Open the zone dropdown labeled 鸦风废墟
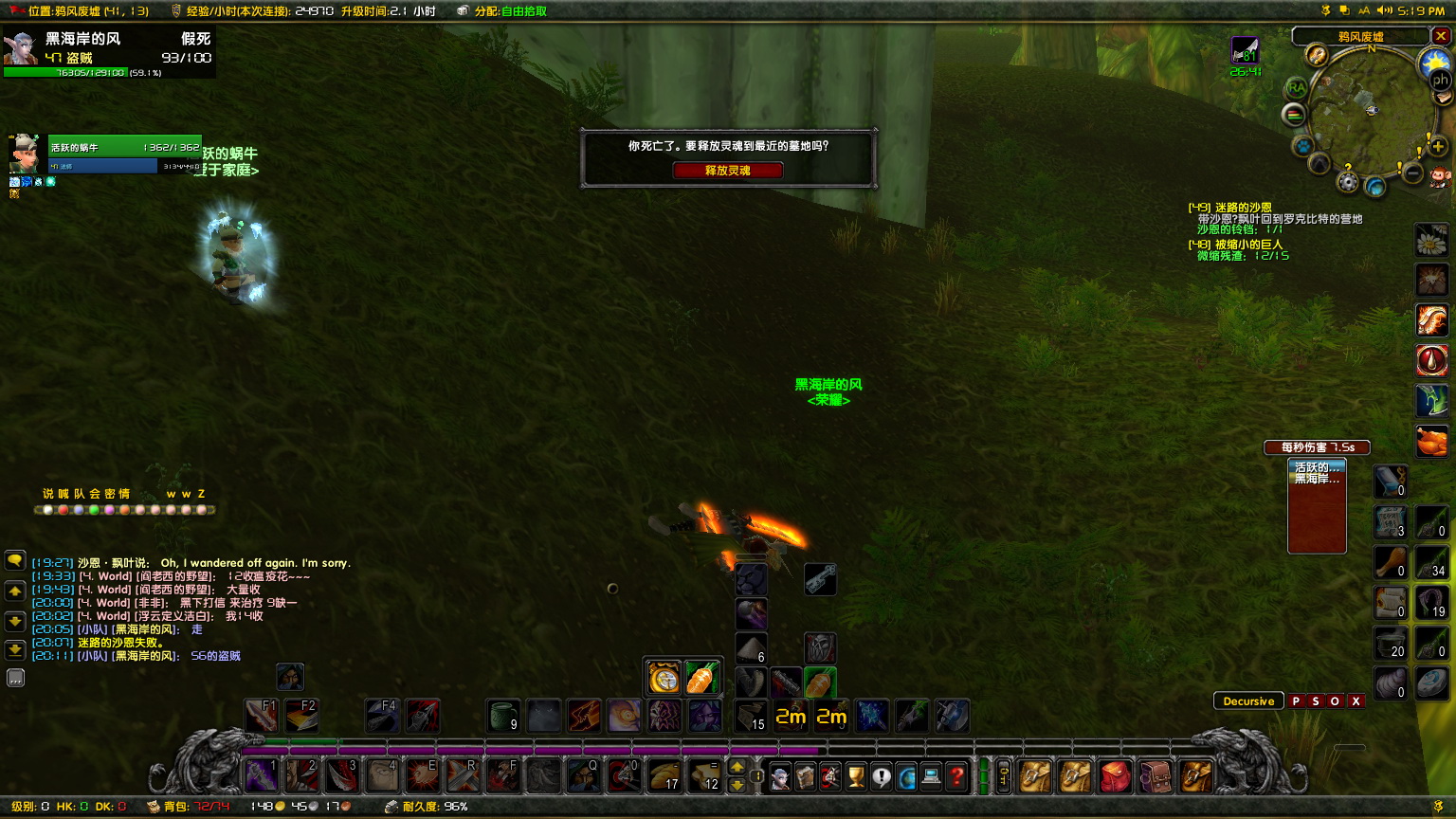This screenshot has width=1456, height=819. tap(1361, 36)
